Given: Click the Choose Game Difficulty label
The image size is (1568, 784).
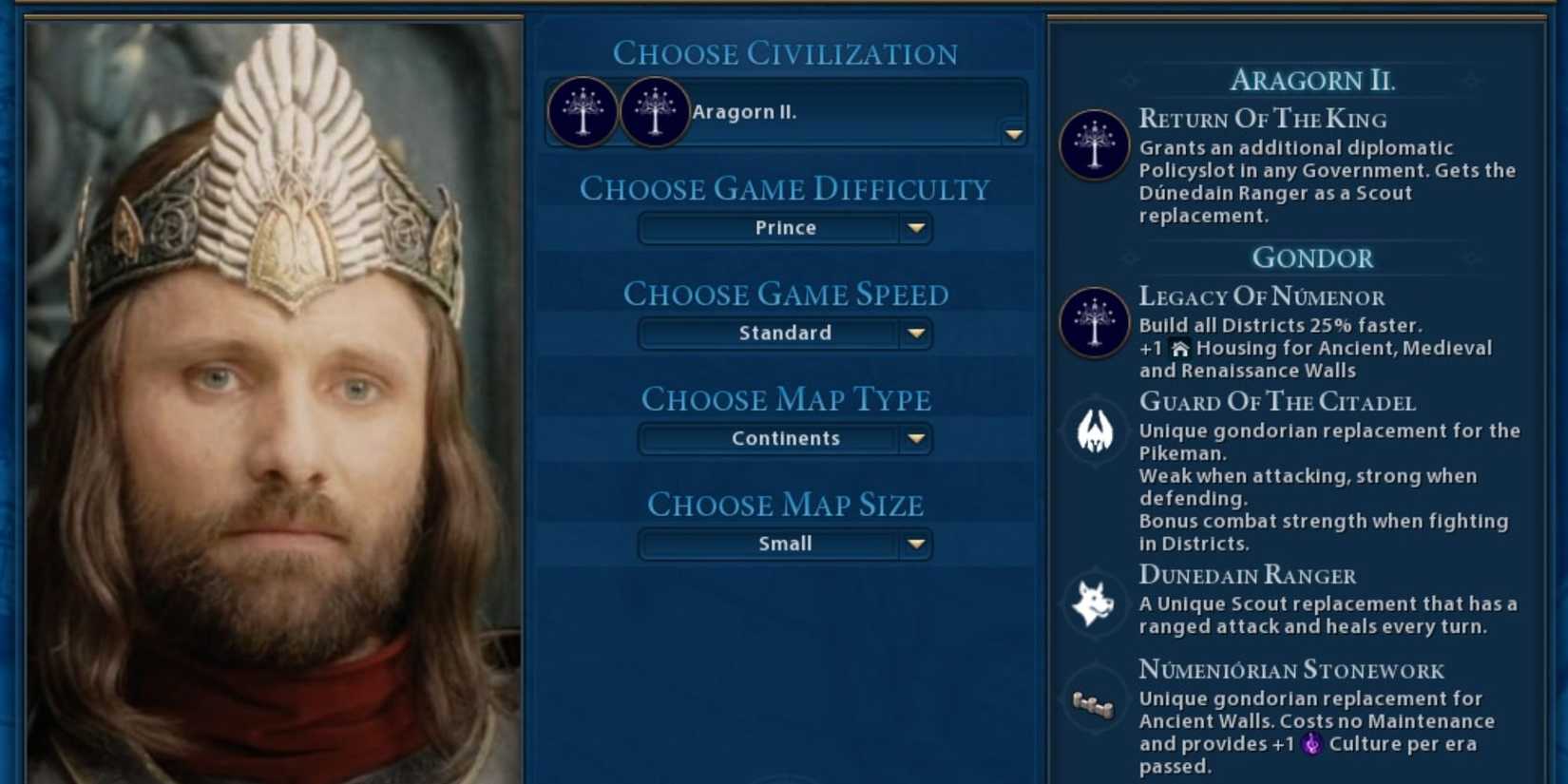Looking at the screenshot, I should pyautogui.click(x=785, y=188).
